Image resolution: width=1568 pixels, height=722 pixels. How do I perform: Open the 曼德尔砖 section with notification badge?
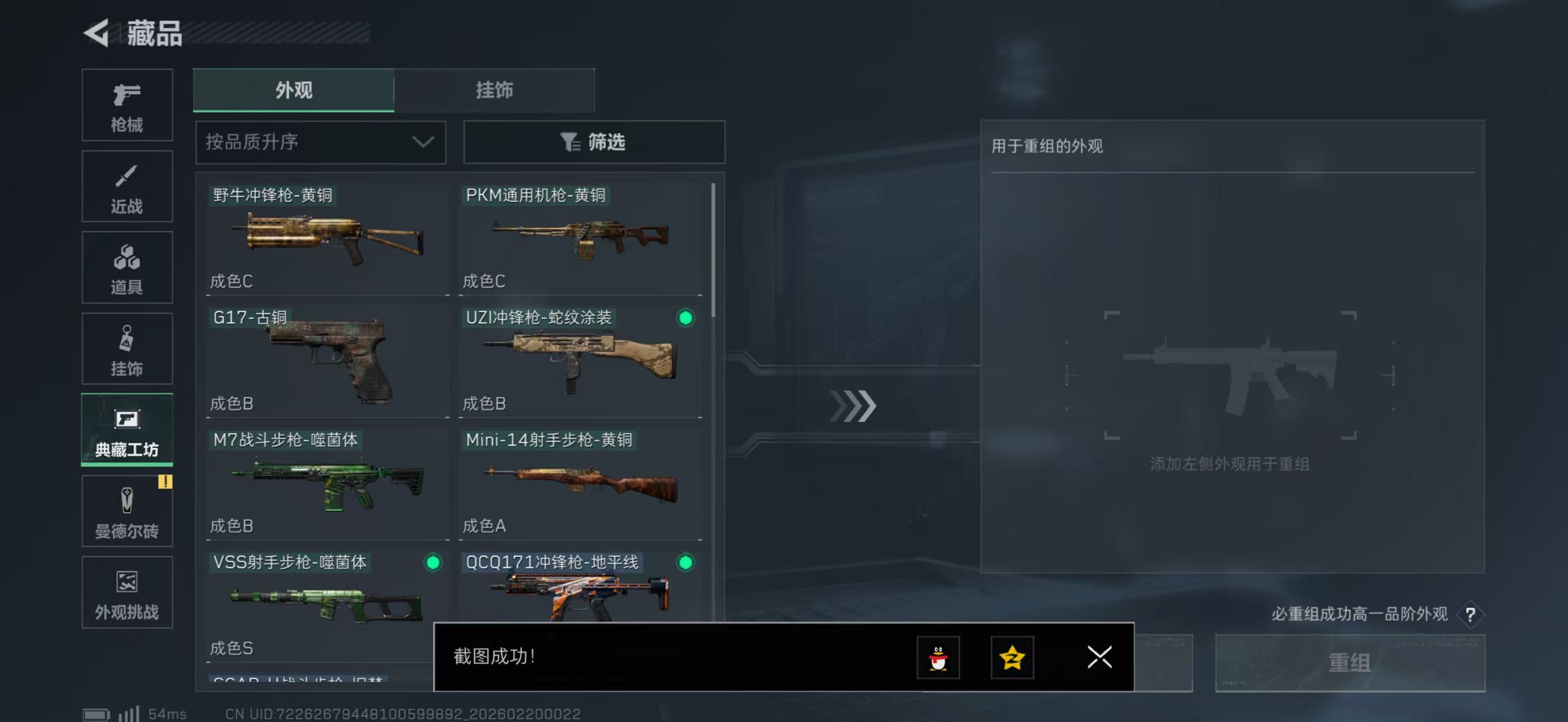127,512
